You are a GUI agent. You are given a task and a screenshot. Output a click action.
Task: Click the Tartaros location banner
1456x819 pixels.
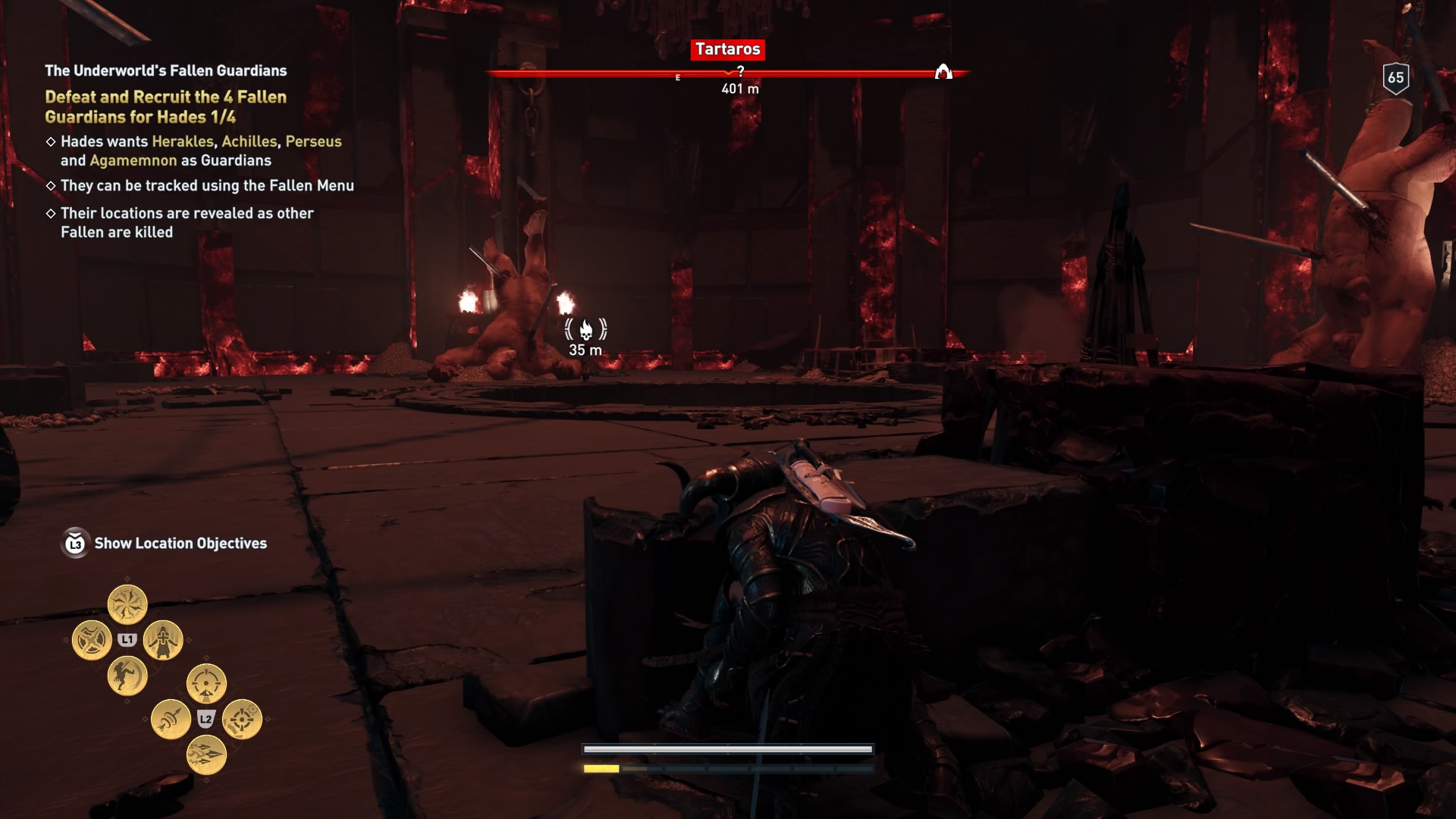coord(729,50)
